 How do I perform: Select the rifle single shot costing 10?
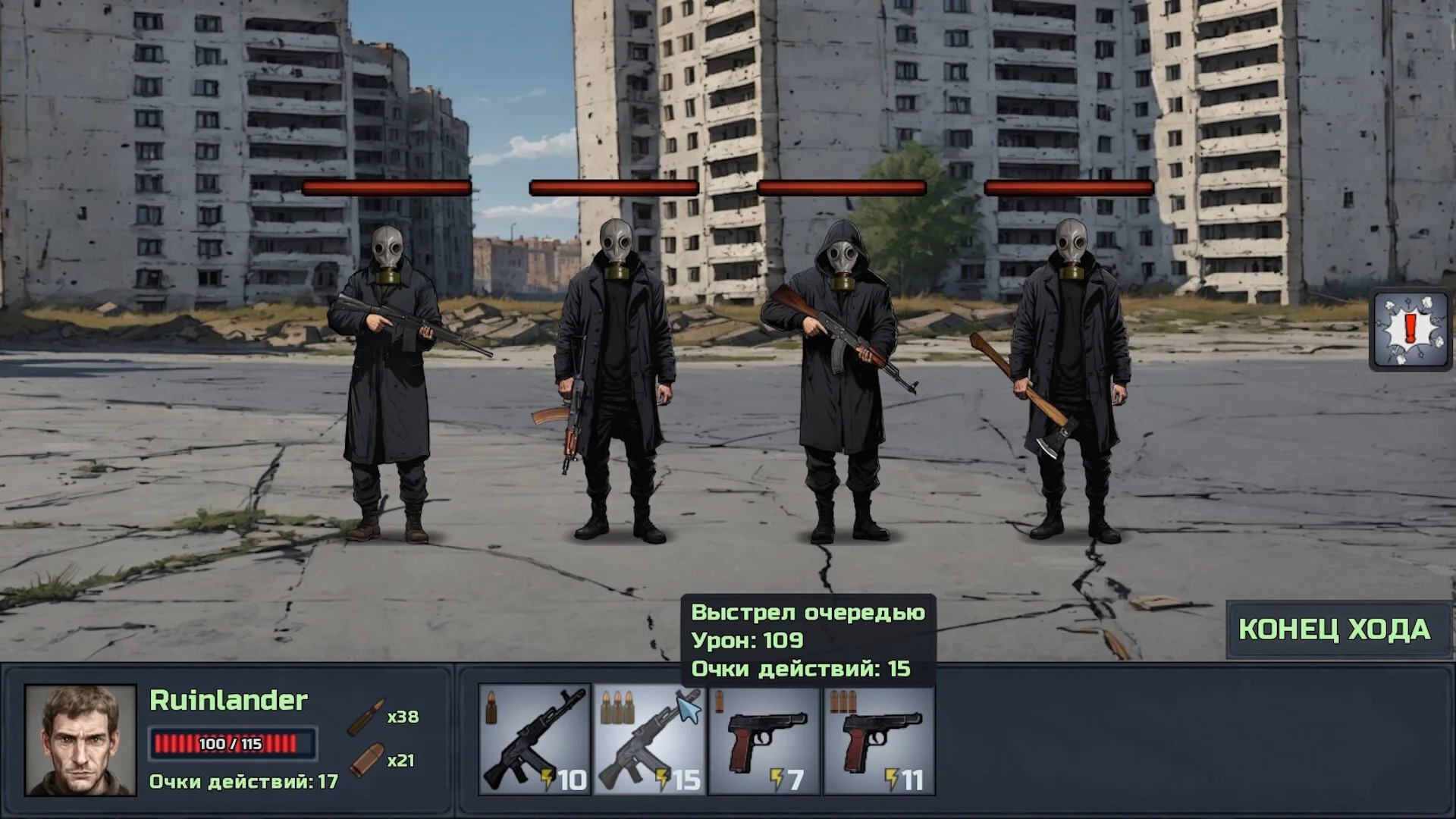(x=535, y=741)
